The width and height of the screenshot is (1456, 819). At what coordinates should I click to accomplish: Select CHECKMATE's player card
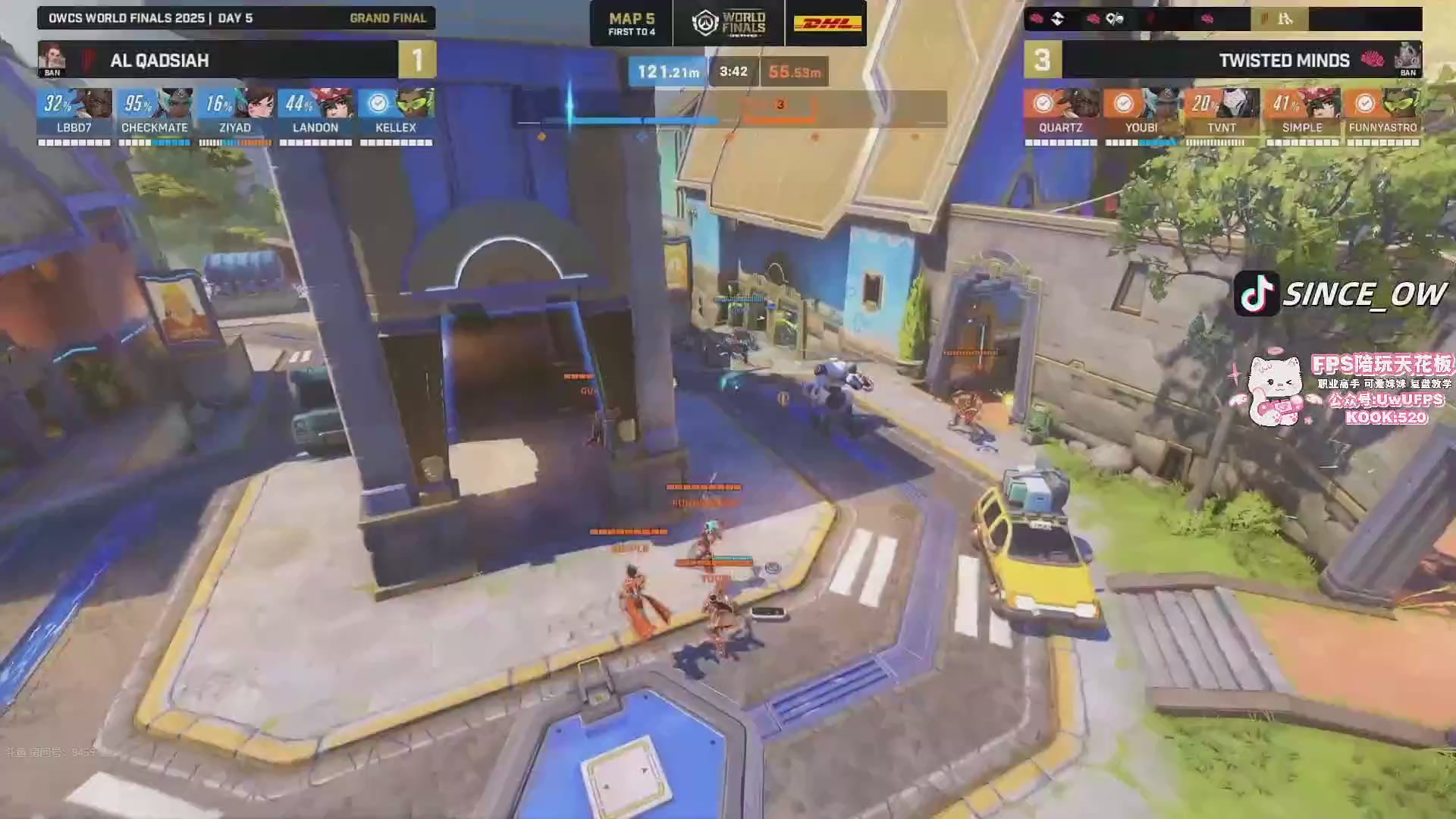pos(155,113)
